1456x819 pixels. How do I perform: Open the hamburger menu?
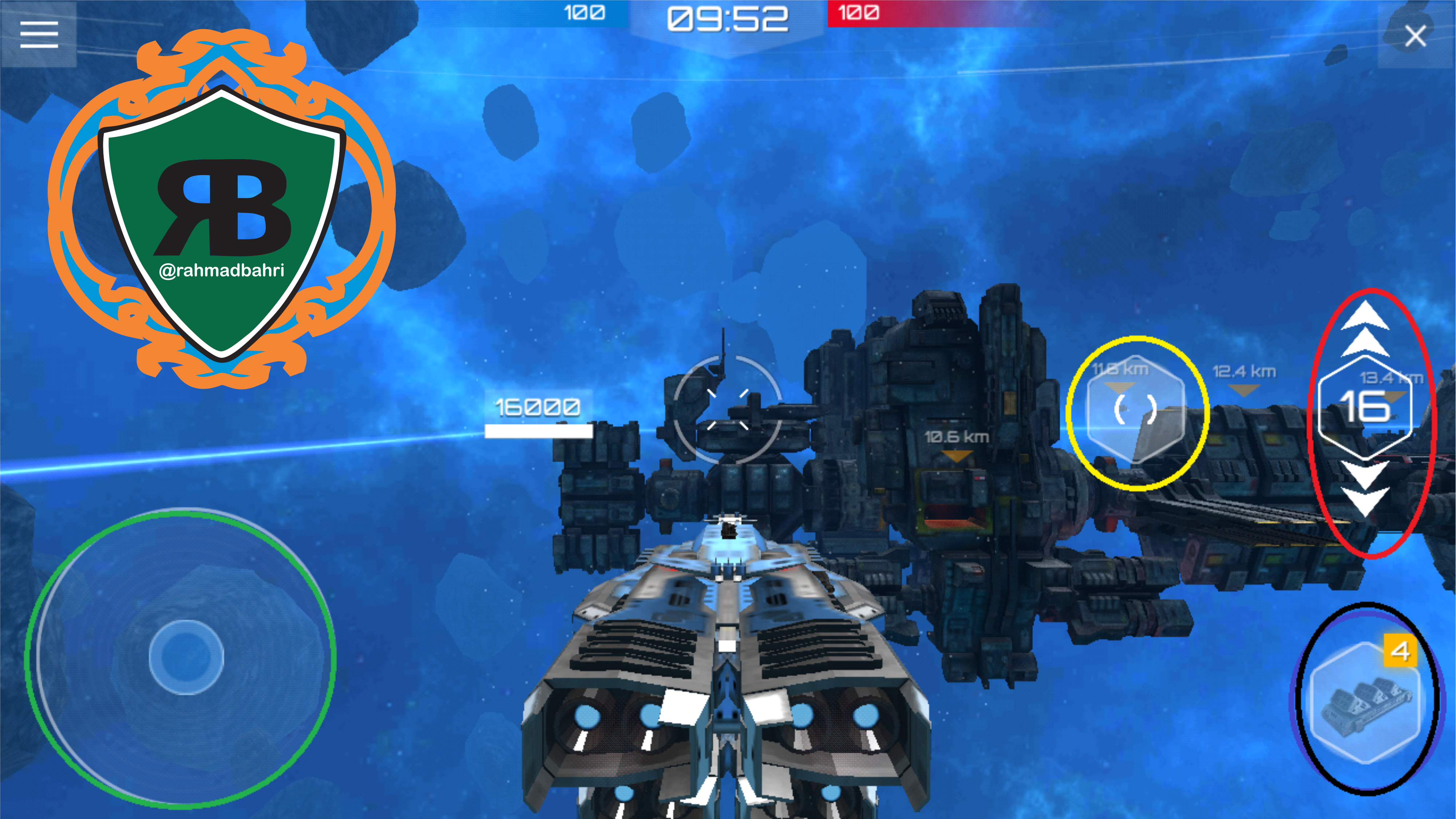(39, 35)
